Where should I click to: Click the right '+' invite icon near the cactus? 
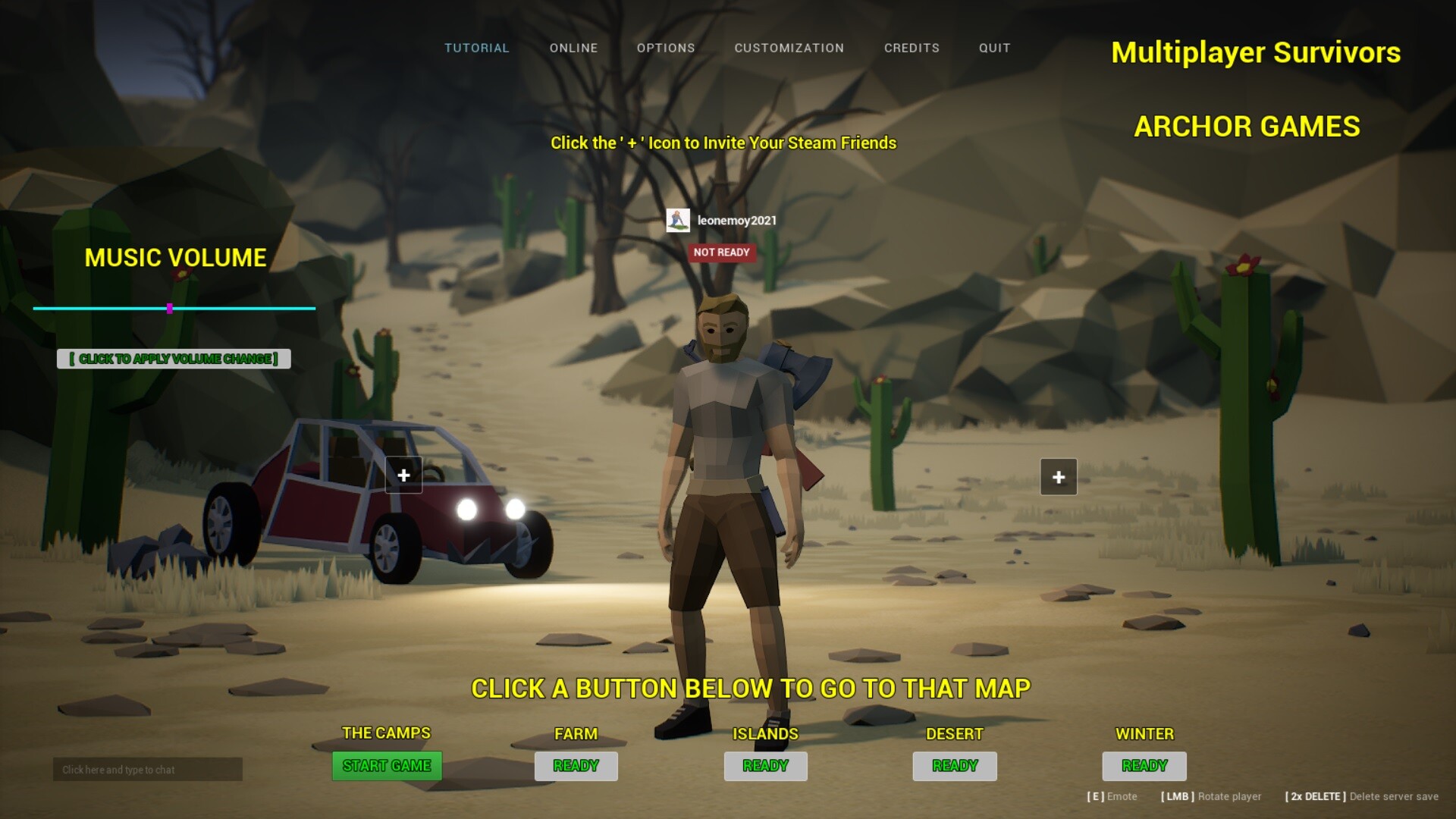[1058, 476]
